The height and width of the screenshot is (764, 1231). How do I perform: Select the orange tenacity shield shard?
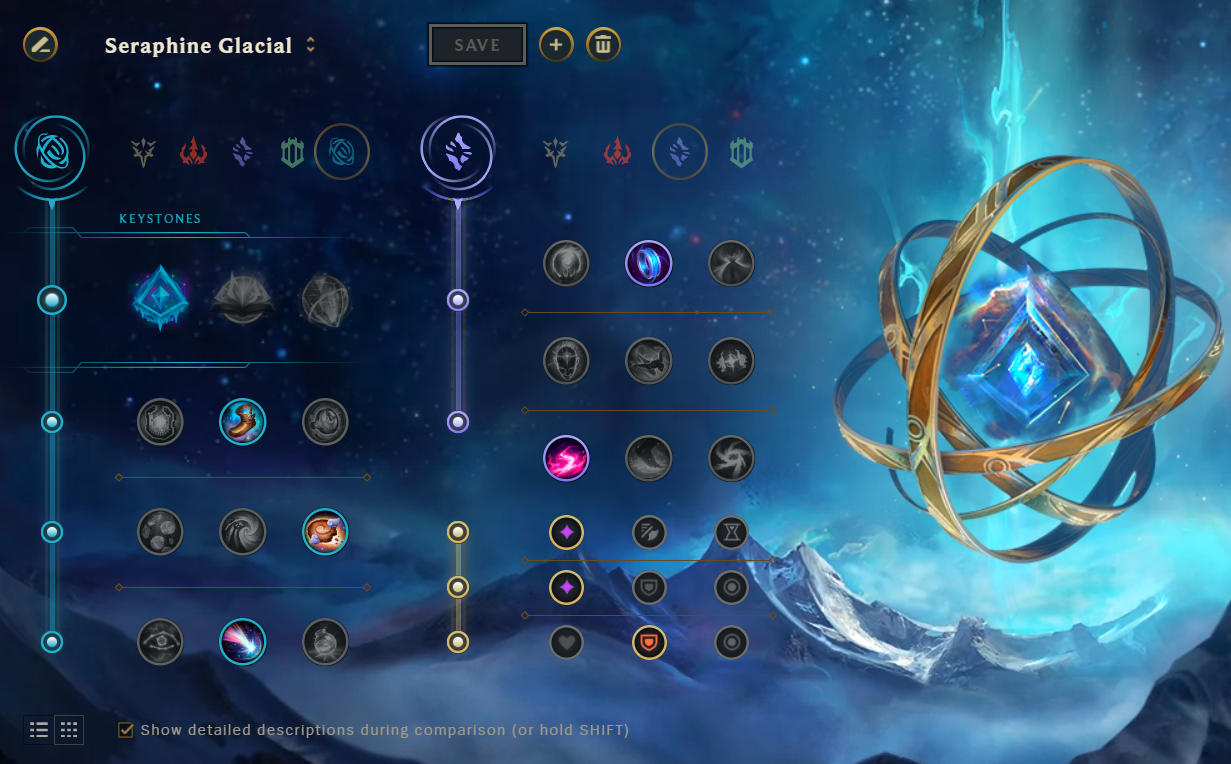(x=649, y=642)
